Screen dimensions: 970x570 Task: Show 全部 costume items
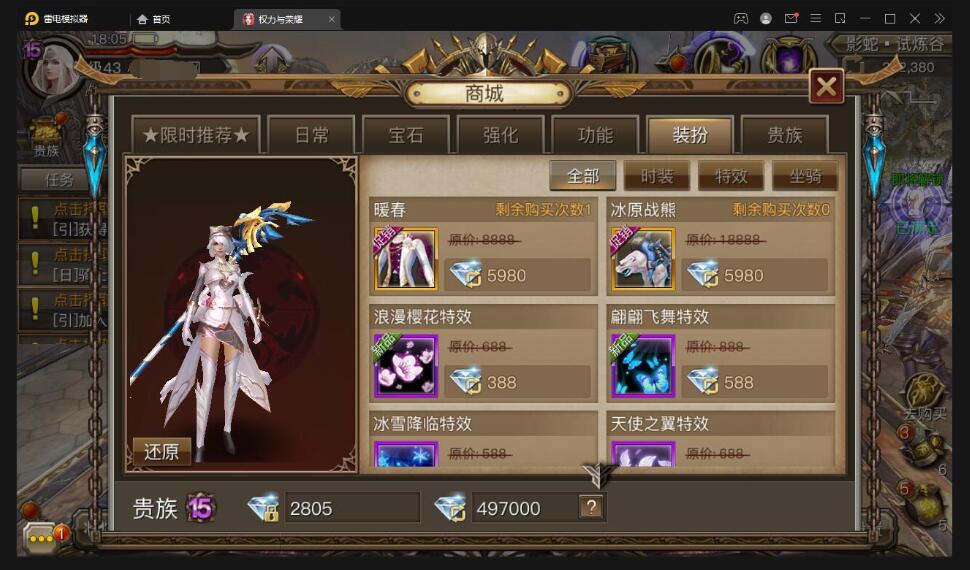583,176
